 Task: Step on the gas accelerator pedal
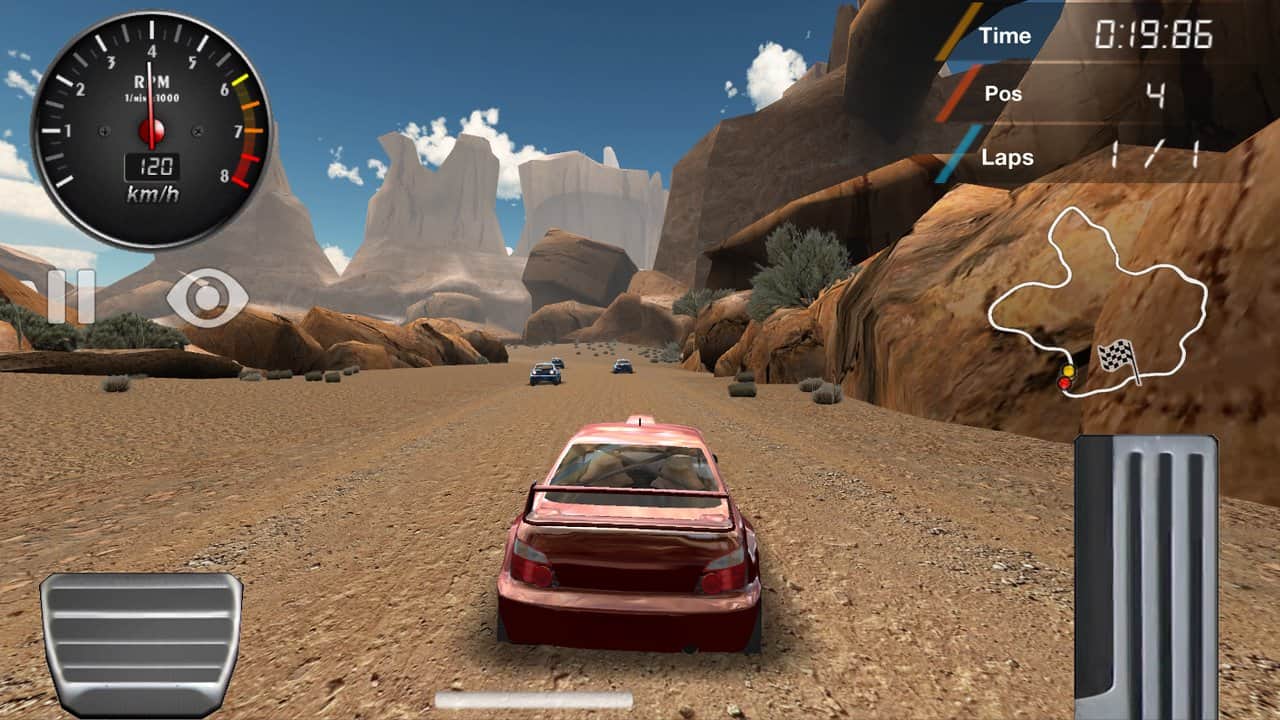pos(1146,576)
